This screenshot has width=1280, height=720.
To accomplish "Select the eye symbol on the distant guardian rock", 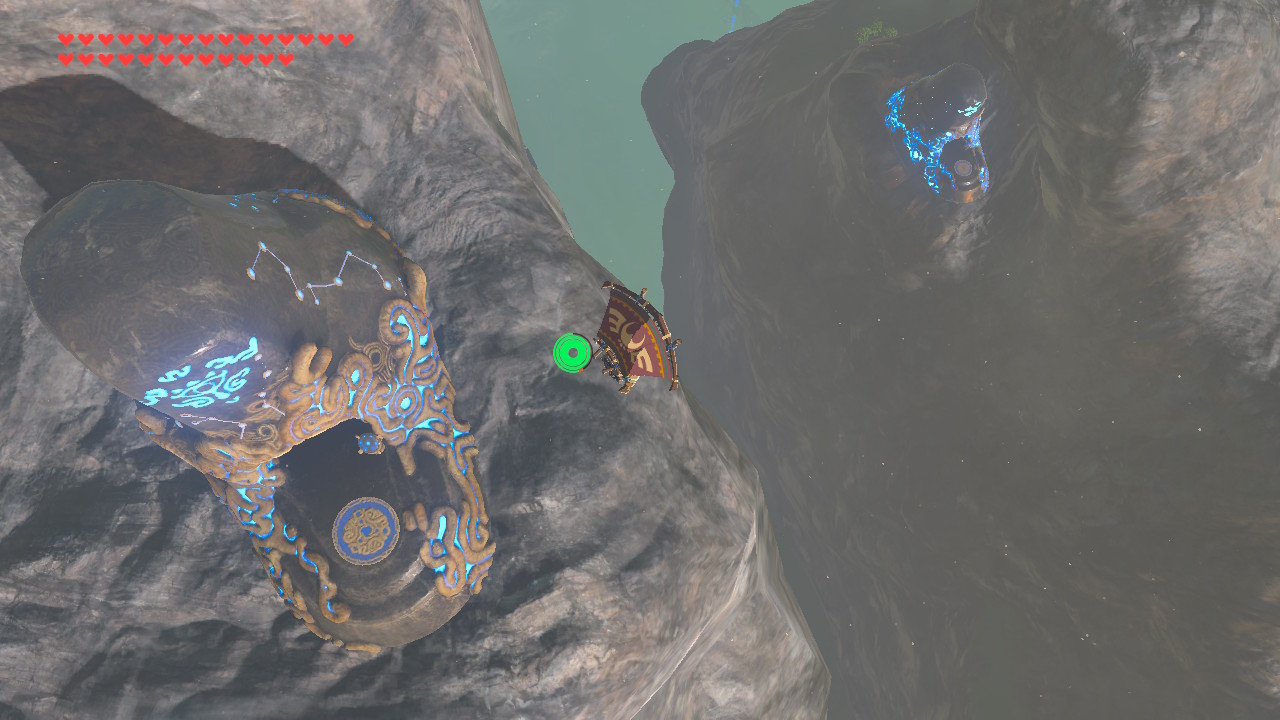I will [x=963, y=166].
